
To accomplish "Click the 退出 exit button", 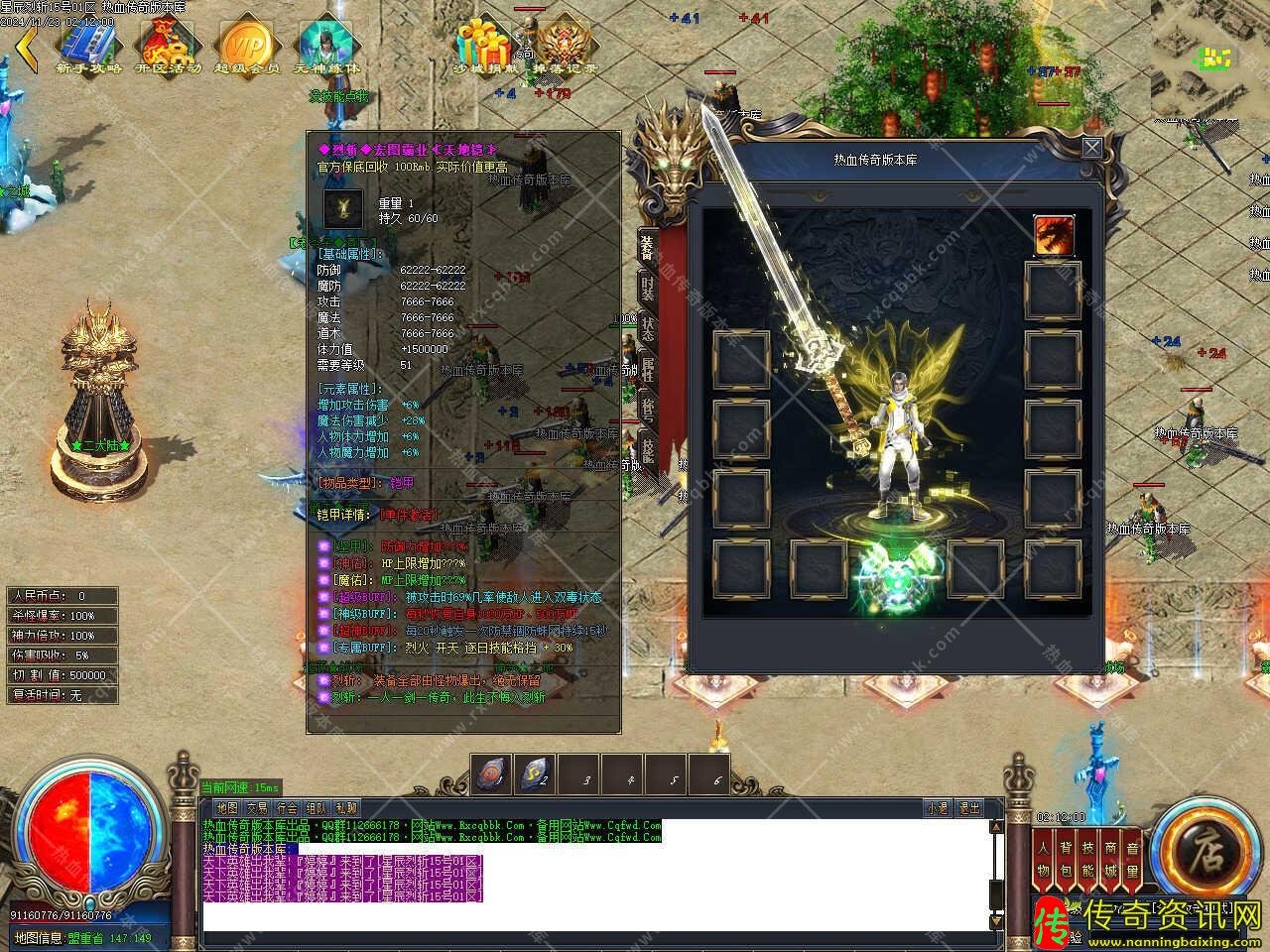I will (x=968, y=808).
